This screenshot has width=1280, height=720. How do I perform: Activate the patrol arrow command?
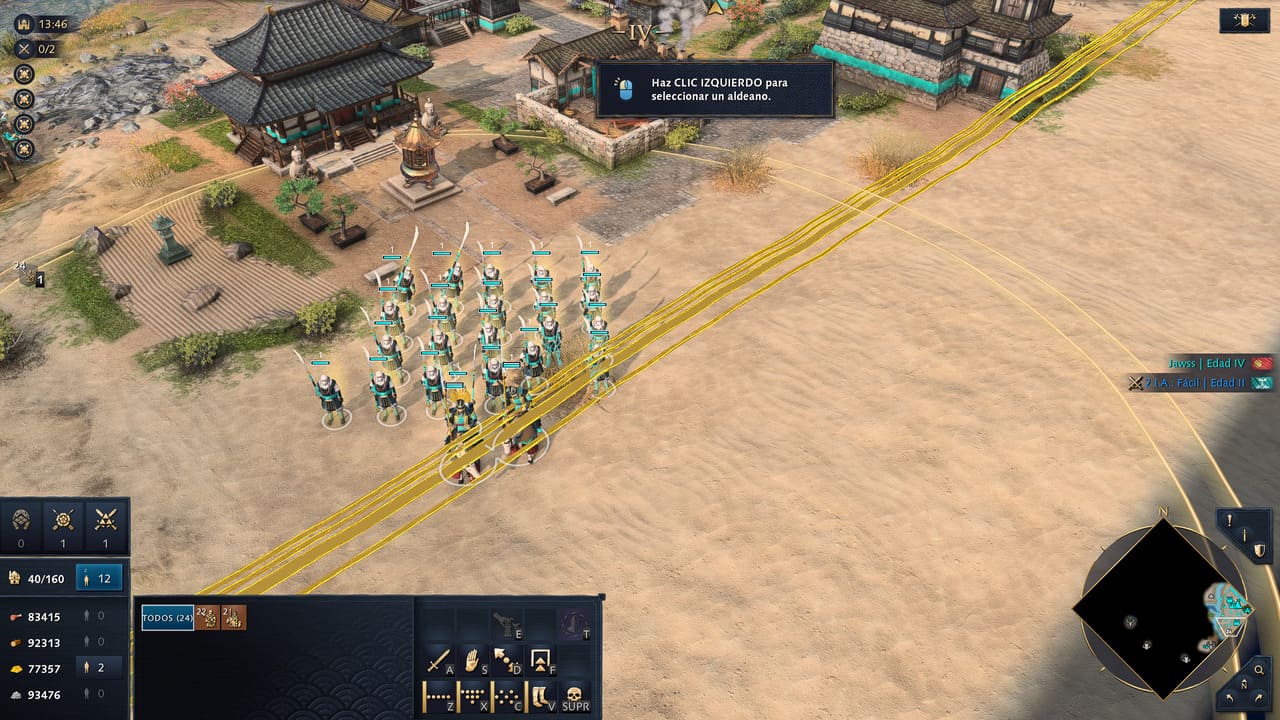(507, 661)
